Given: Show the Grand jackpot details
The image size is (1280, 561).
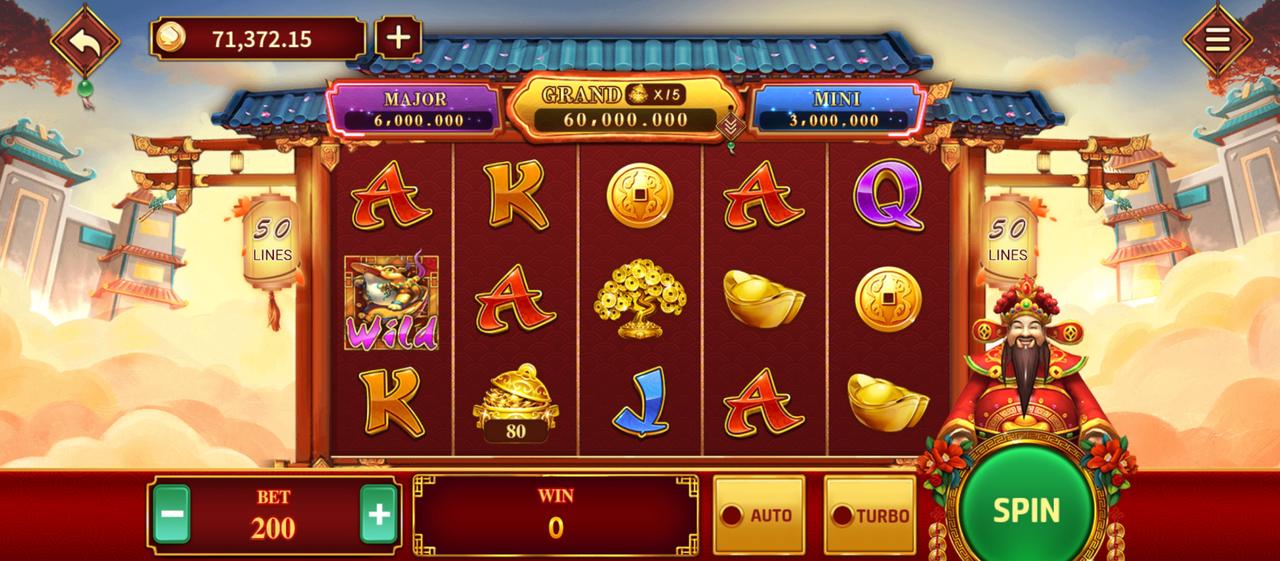Looking at the screenshot, I should pyautogui.click(x=613, y=107).
